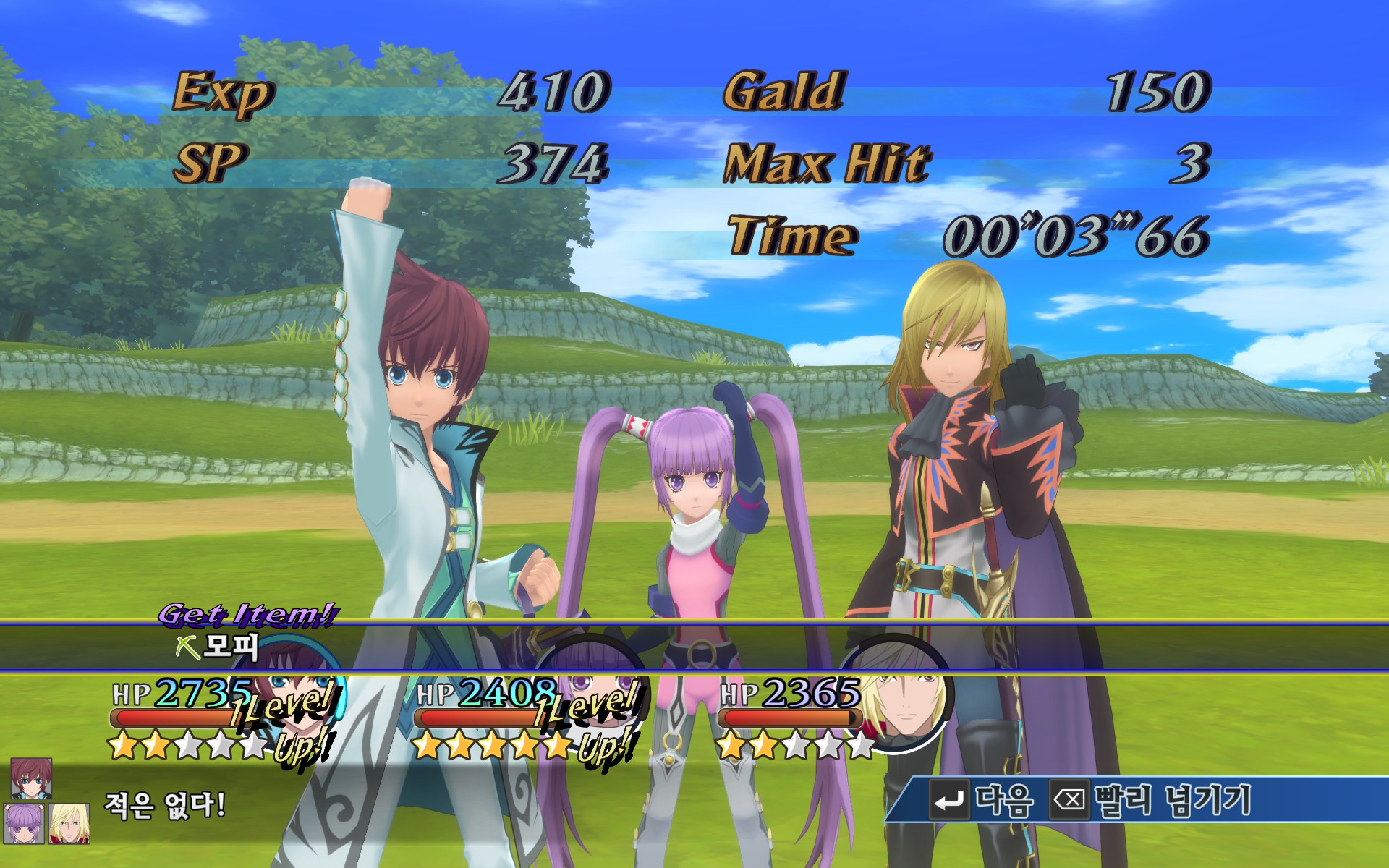The image size is (1389, 868).
Task: Select the red-haired hero's small square portrait
Action: (31, 778)
